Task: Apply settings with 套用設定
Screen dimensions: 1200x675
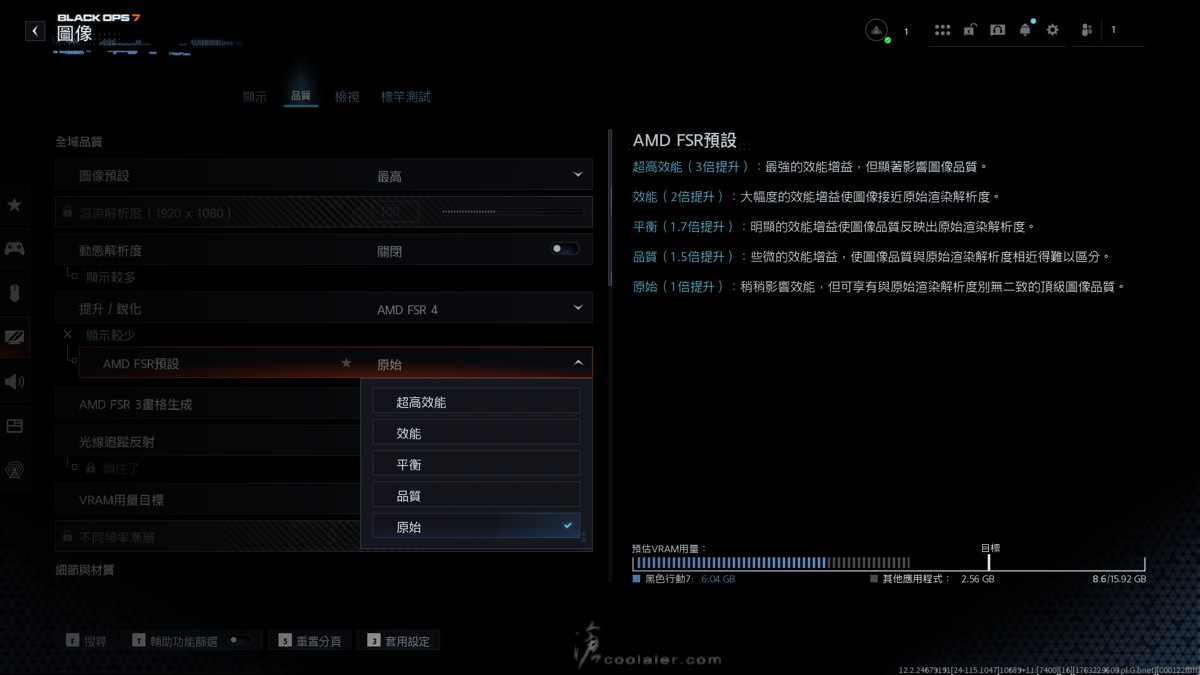Action: click(x=400, y=641)
